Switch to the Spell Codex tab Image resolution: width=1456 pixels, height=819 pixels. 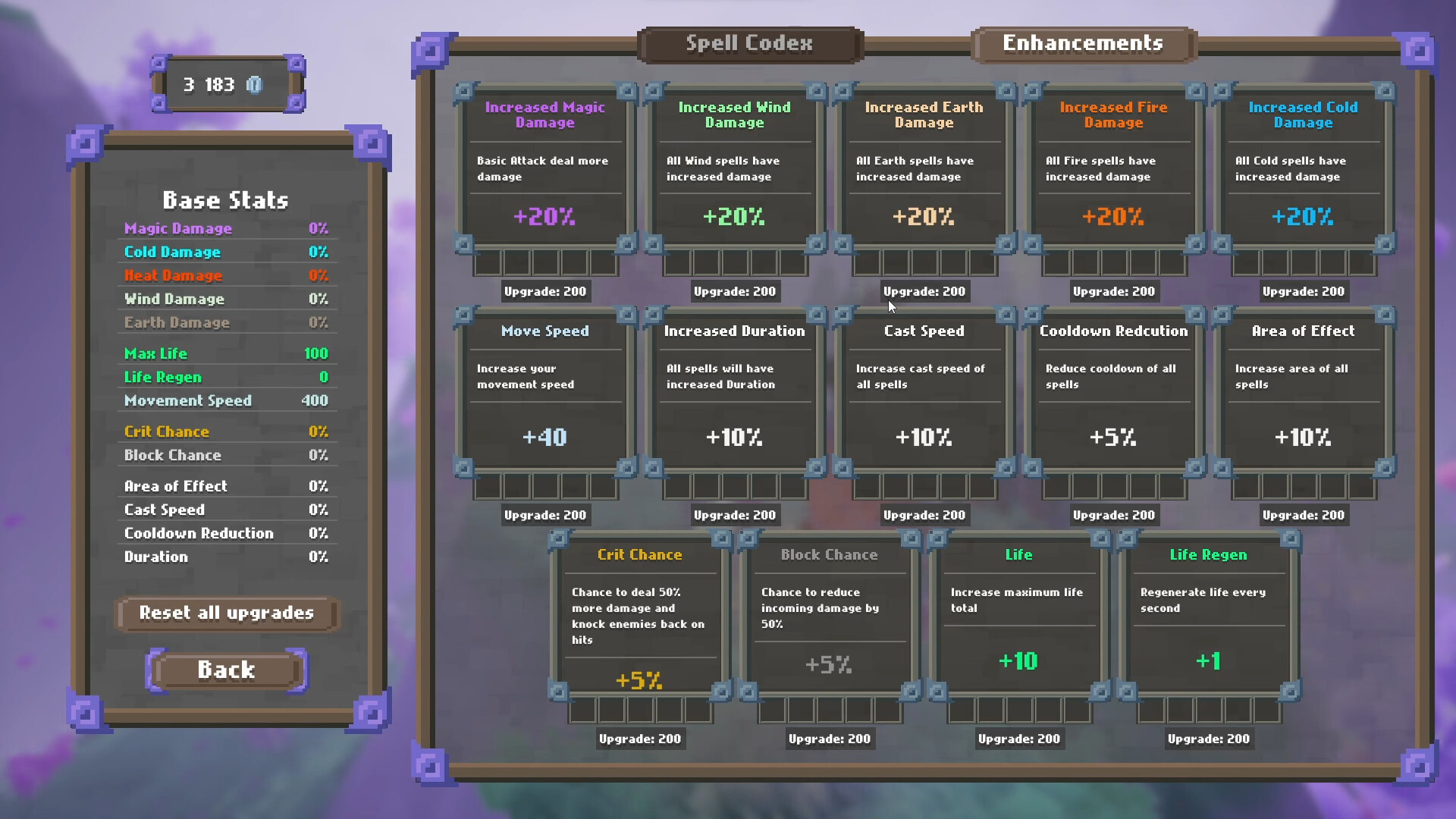pos(749,43)
